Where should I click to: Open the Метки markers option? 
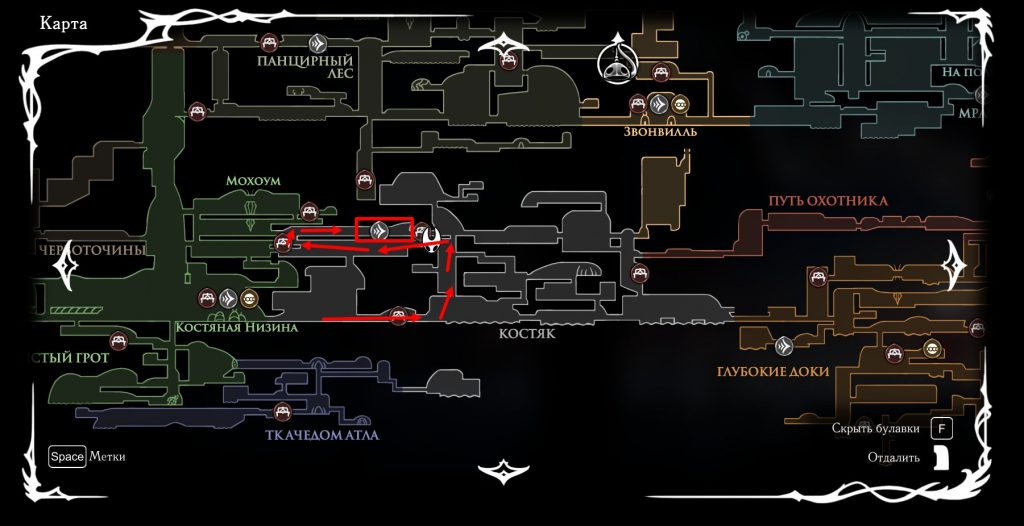67,457
